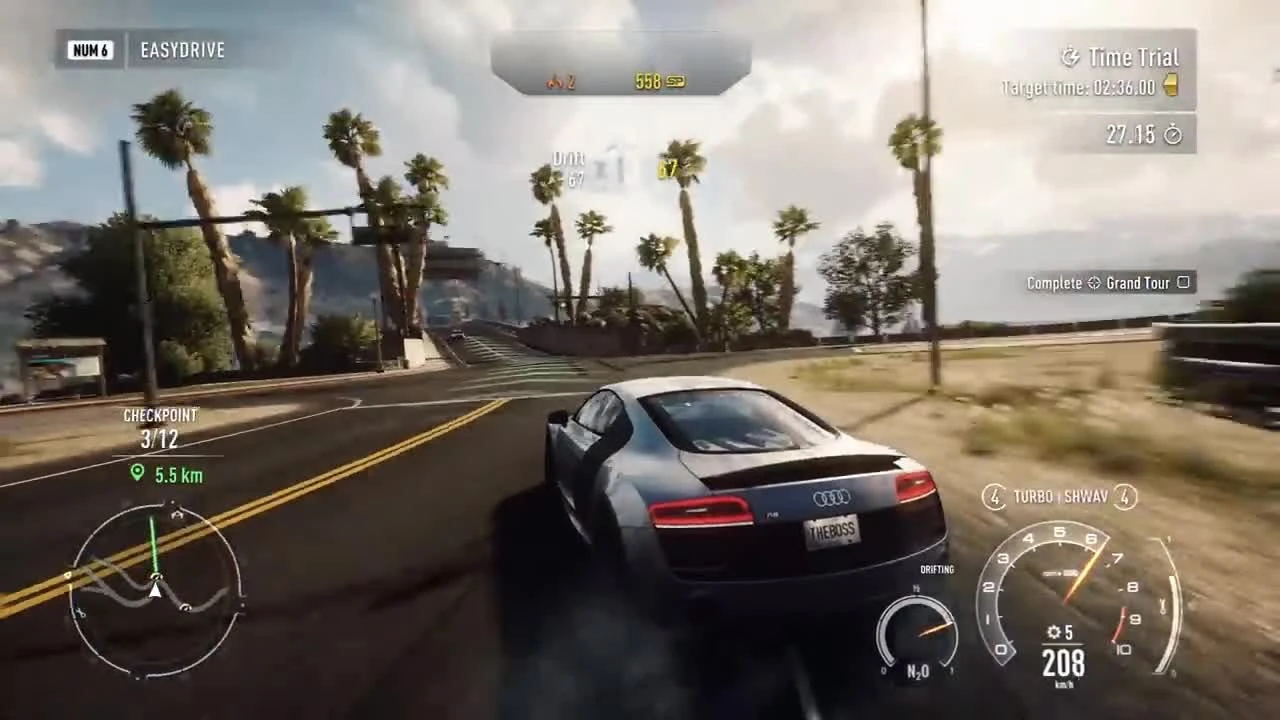Image resolution: width=1280 pixels, height=720 pixels.
Task: Click the SP currency icon beside 558
Action: click(x=675, y=81)
